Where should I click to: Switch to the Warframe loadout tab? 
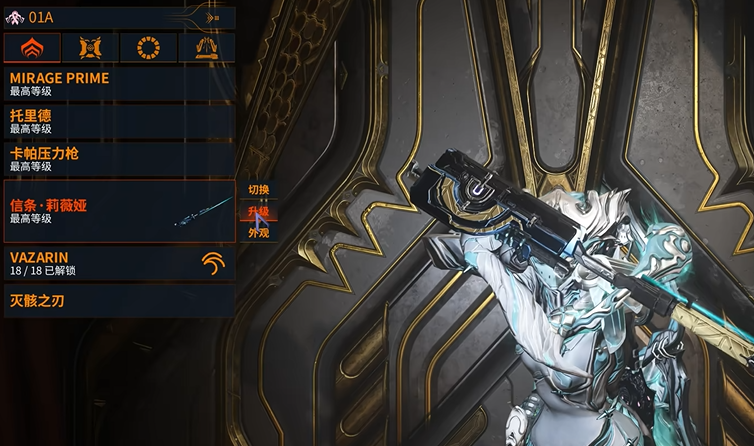pyautogui.click(x=32, y=47)
